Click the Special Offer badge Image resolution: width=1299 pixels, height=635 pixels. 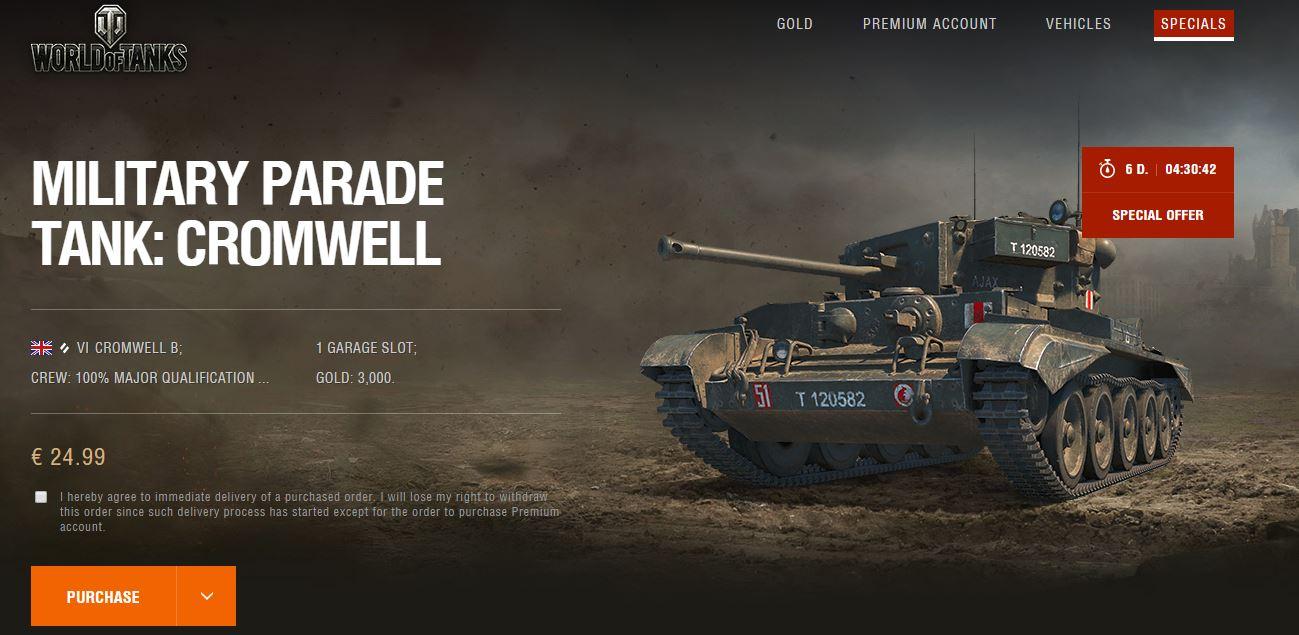pos(1157,215)
